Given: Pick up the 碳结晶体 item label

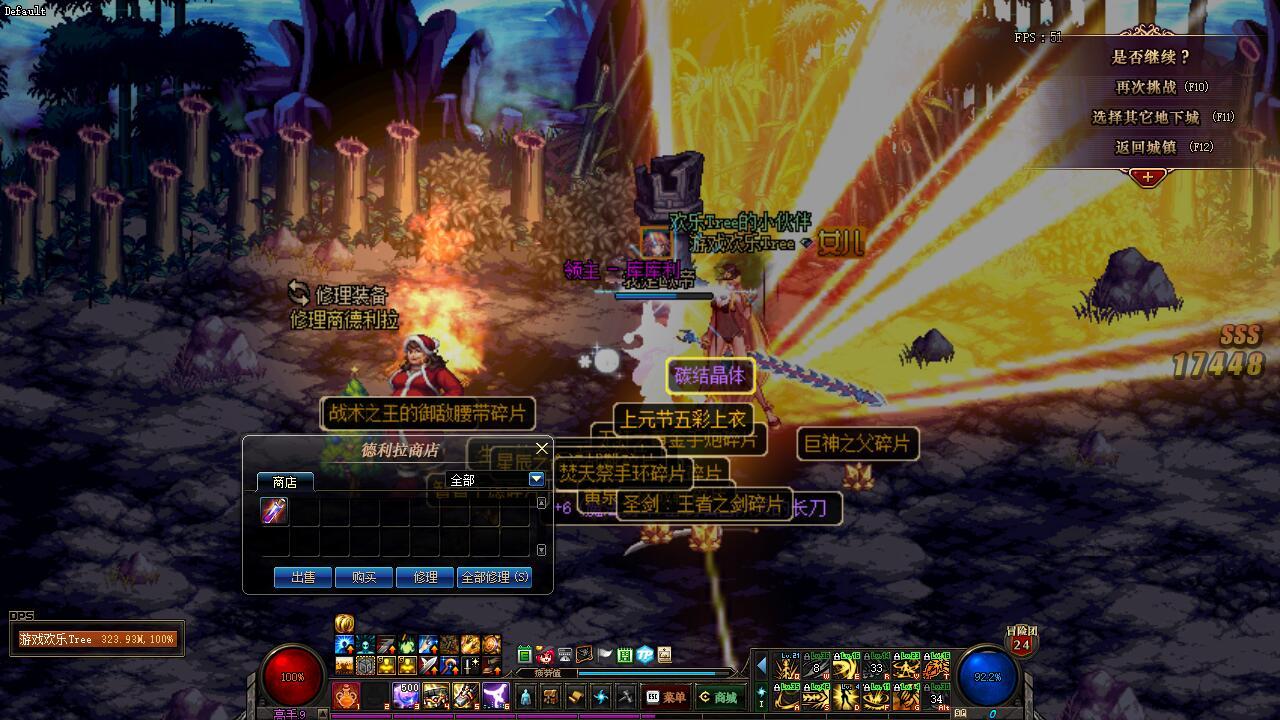Looking at the screenshot, I should [x=710, y=376].
